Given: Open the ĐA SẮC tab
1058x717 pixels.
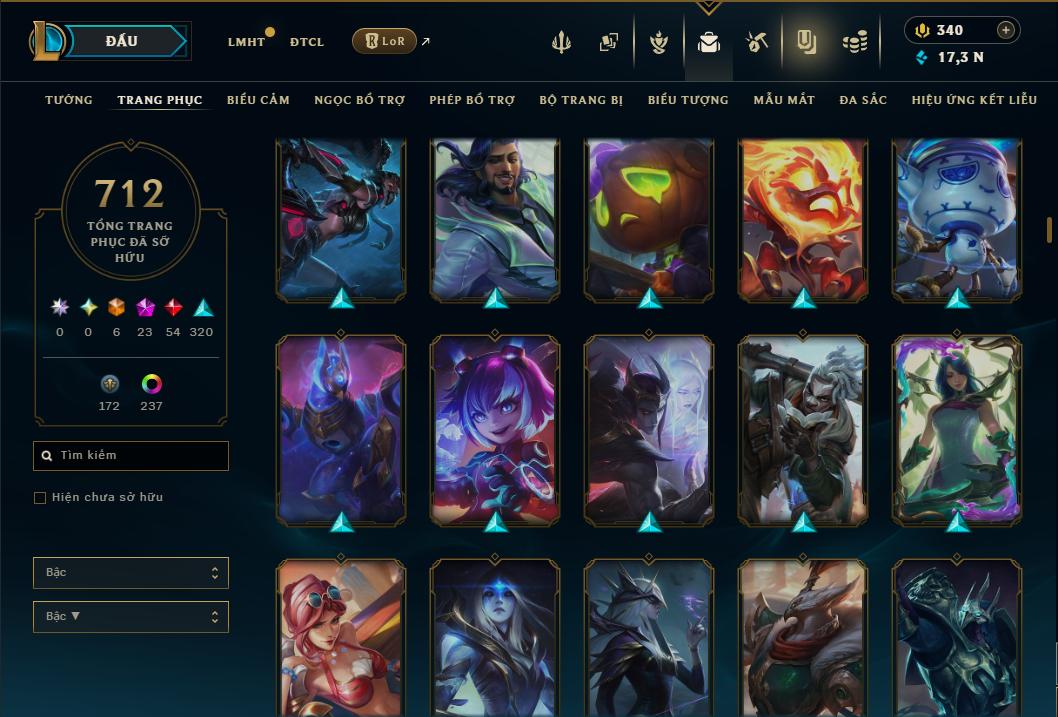Looking at the screenshot, I should pyautogui.click(x=863, y=100).
